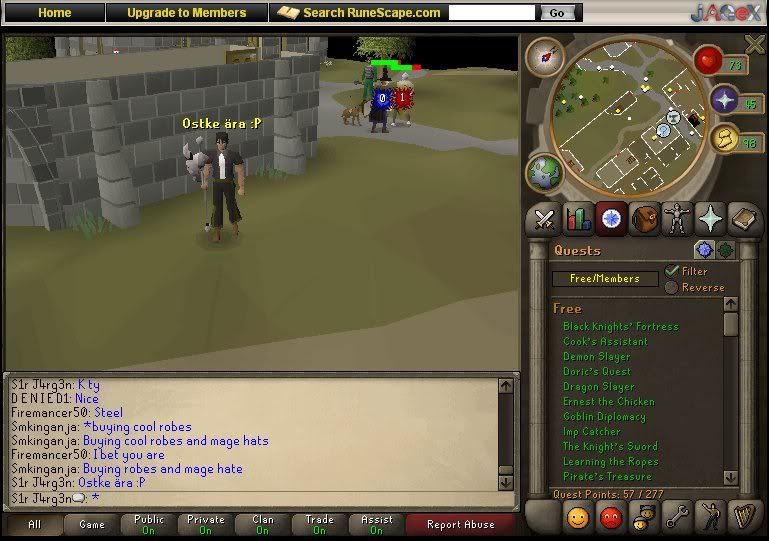
Task: Open the backpack inventory tab
Action: 644,218
